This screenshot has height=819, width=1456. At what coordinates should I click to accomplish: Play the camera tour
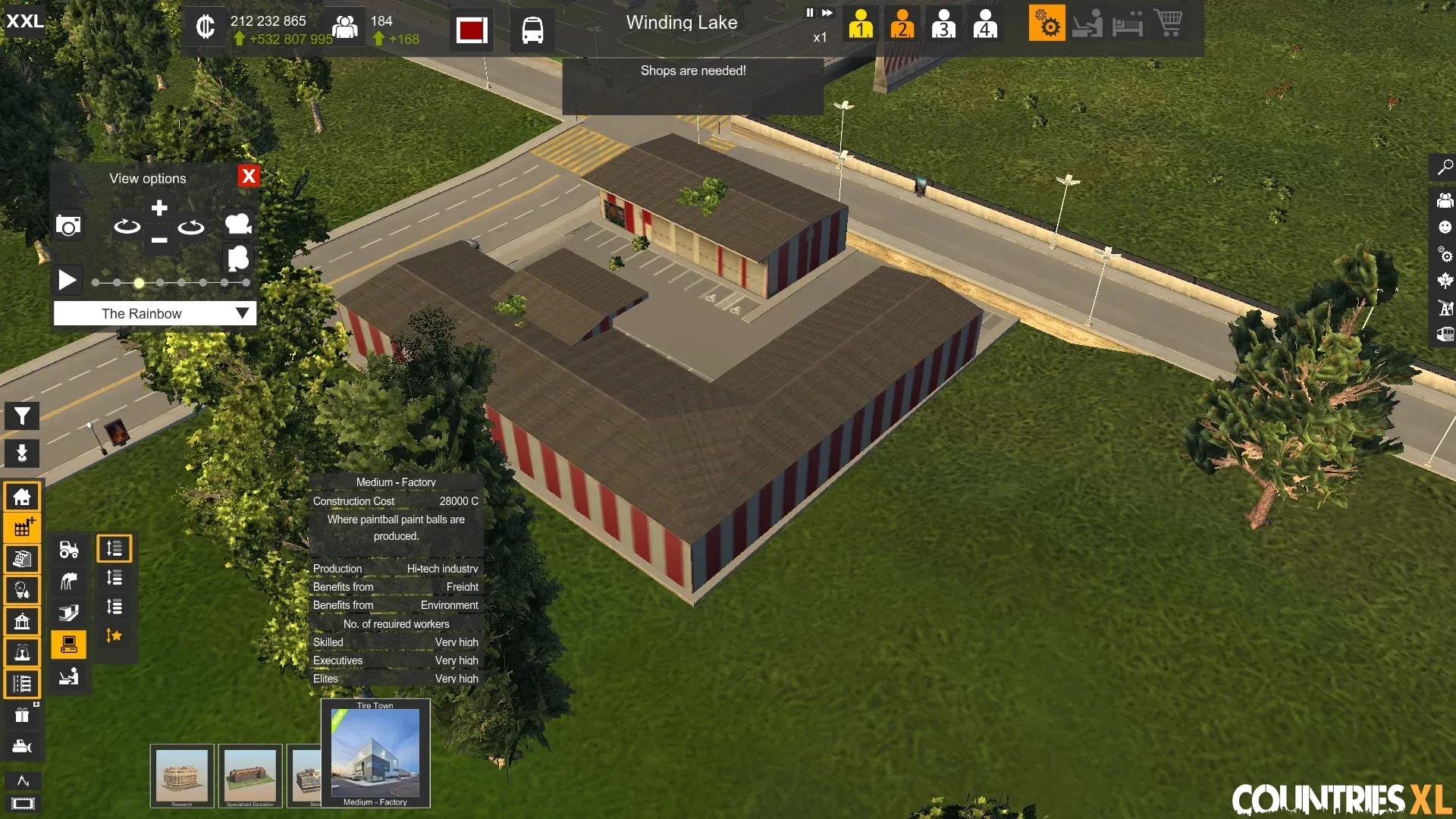pos(67,281)
